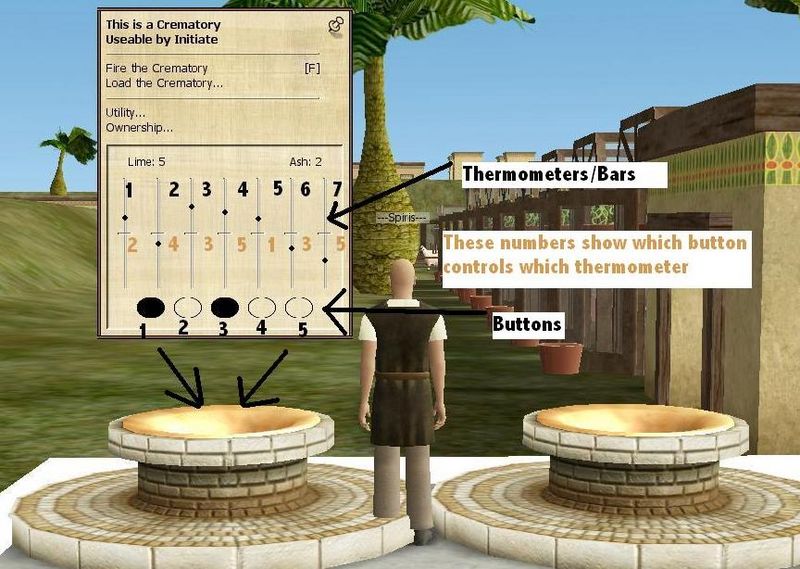Toggle the empty oval button numbered 5
The image size is (800, 569).
(299, 305)
